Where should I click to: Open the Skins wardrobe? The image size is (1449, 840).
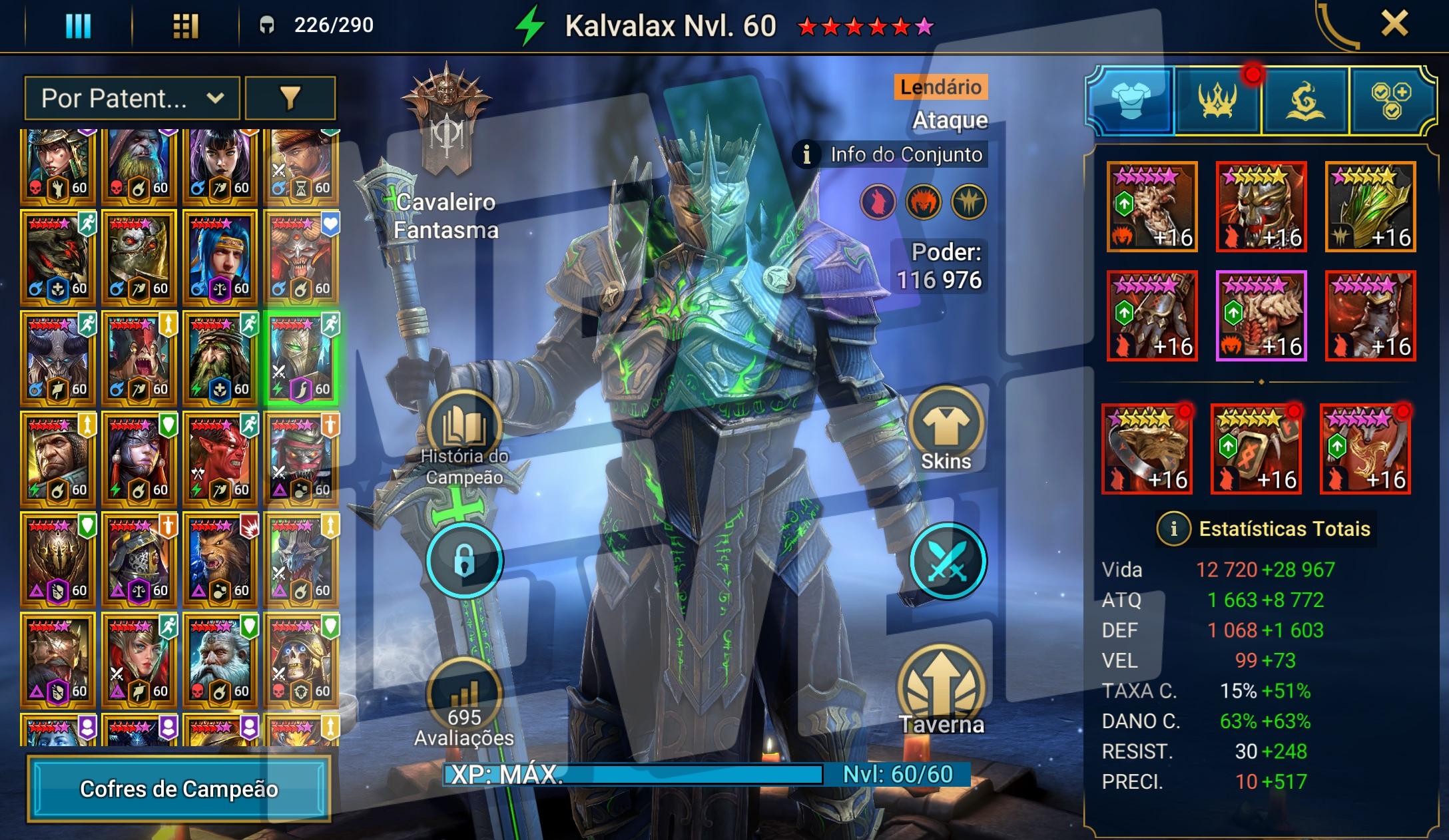946,429
